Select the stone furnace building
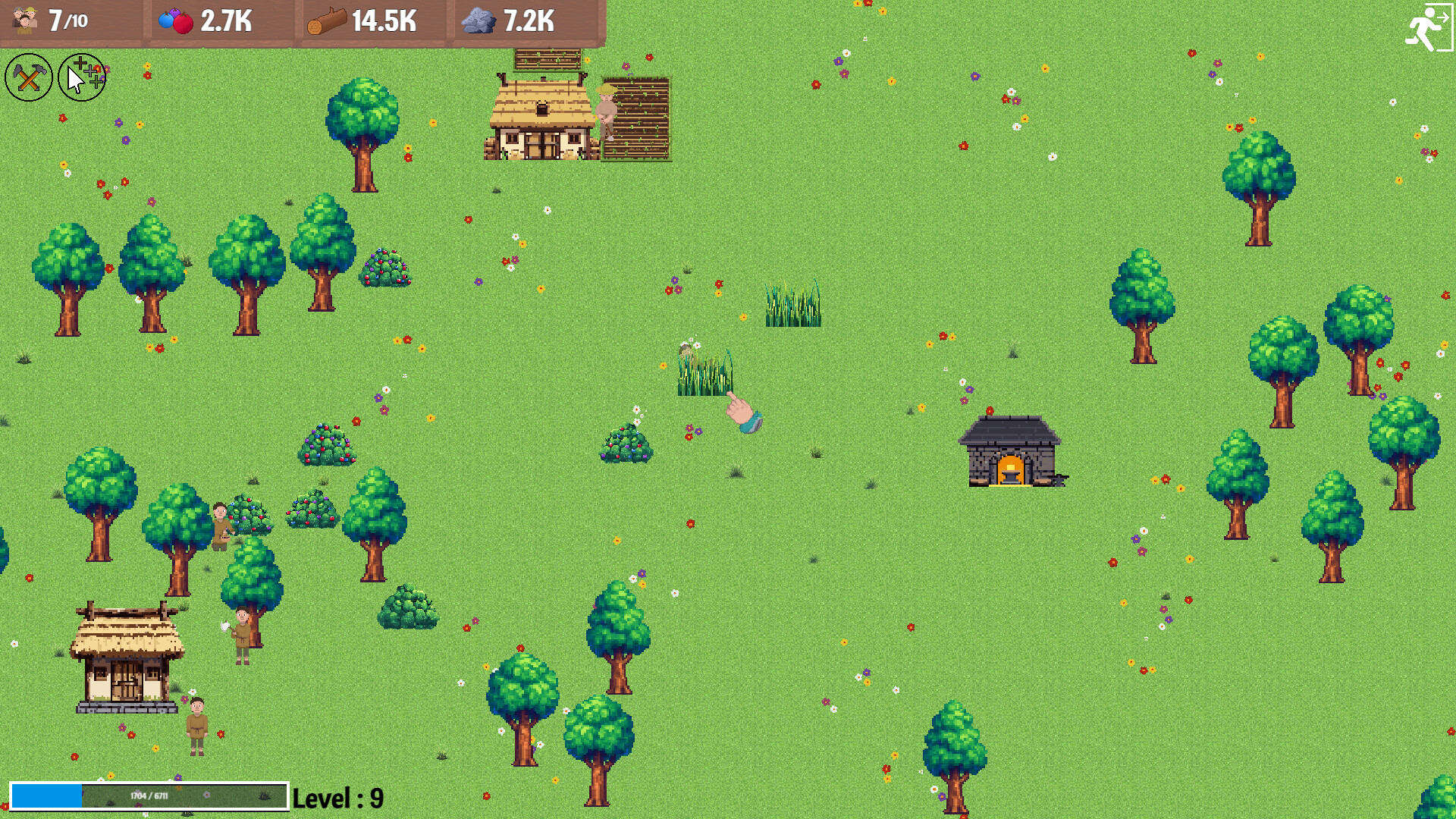Screen dimensions: 1456x819 pos(1011,447)
